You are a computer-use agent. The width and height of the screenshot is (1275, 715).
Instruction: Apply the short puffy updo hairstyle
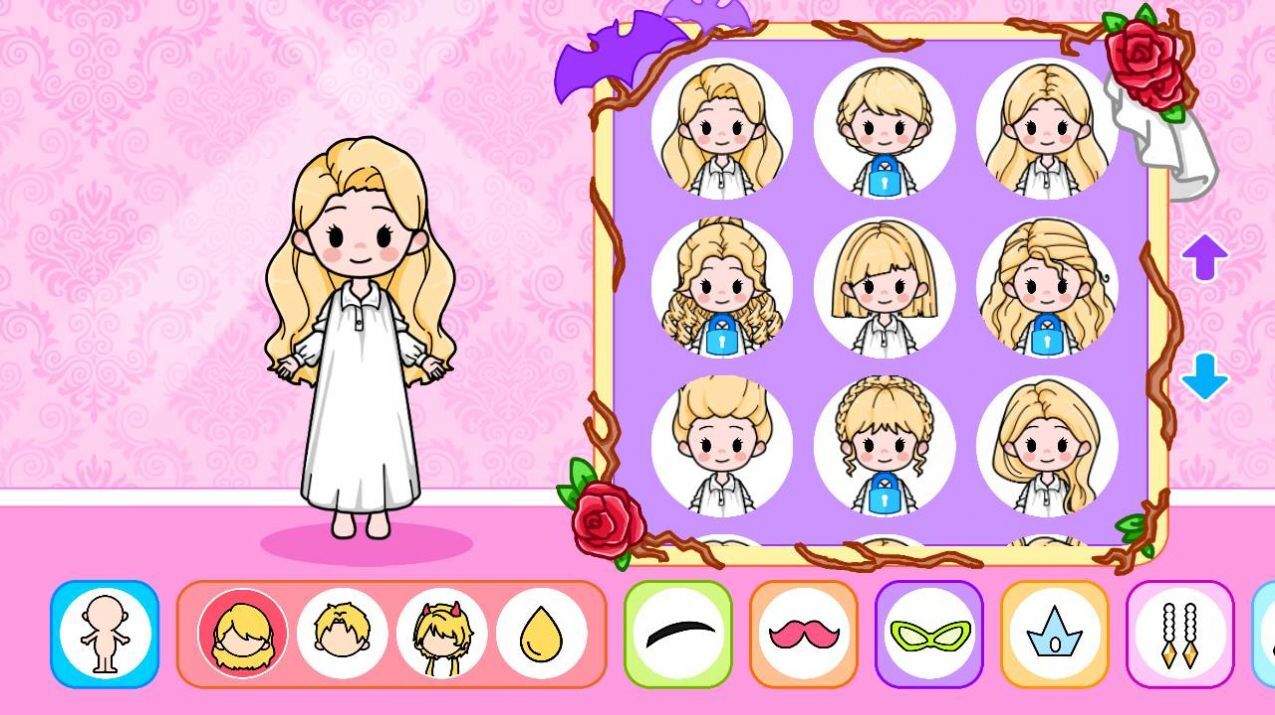[x=721, y=446]
